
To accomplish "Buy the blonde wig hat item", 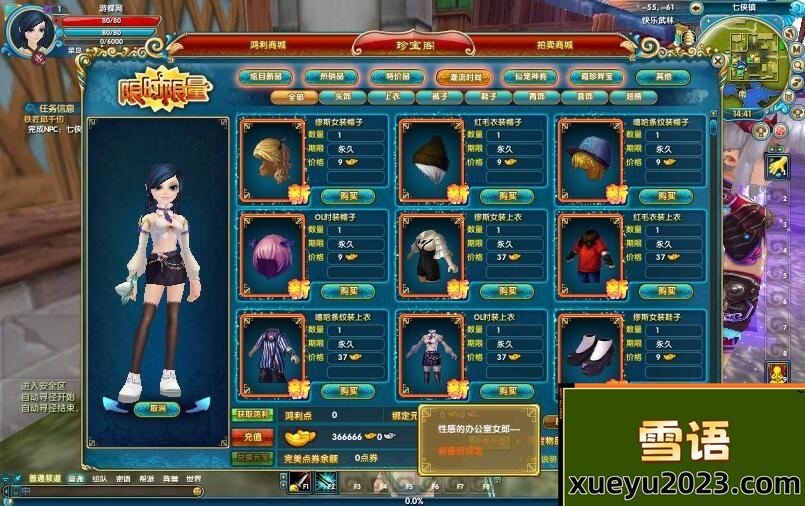I will click(x=348, y=195).
